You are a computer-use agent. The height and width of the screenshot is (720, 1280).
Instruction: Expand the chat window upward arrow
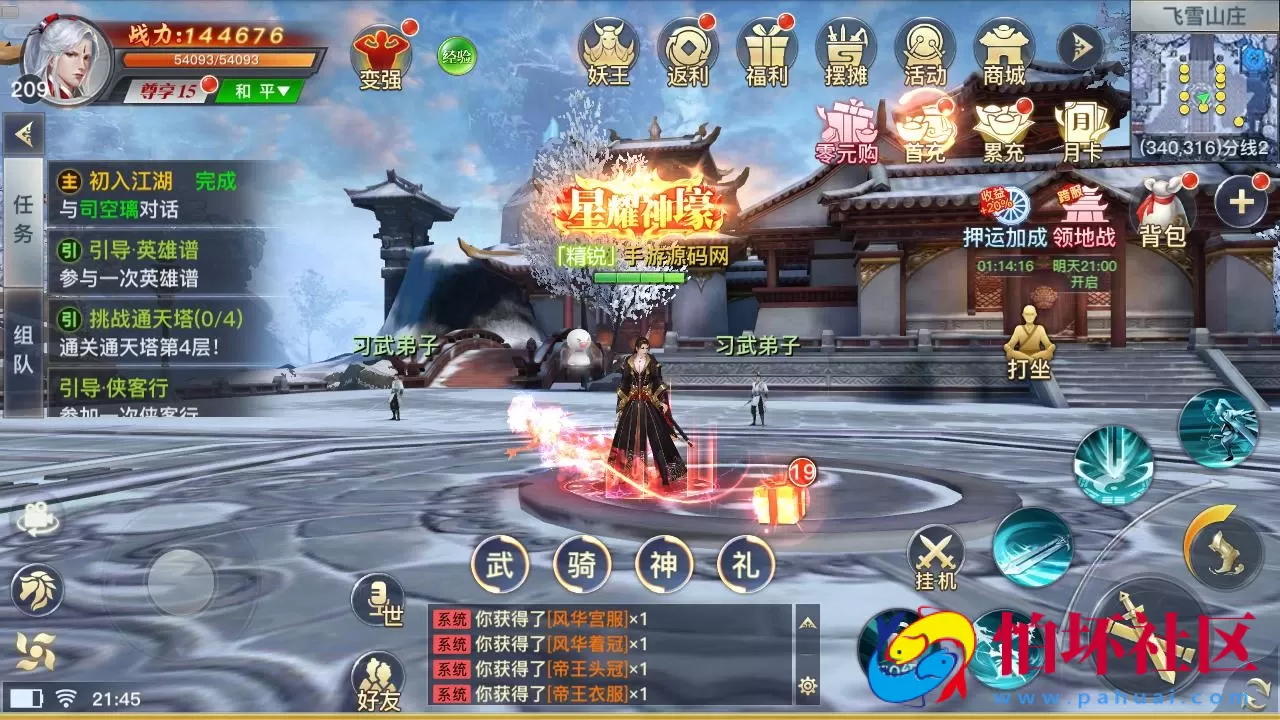[x=807, y=625]
